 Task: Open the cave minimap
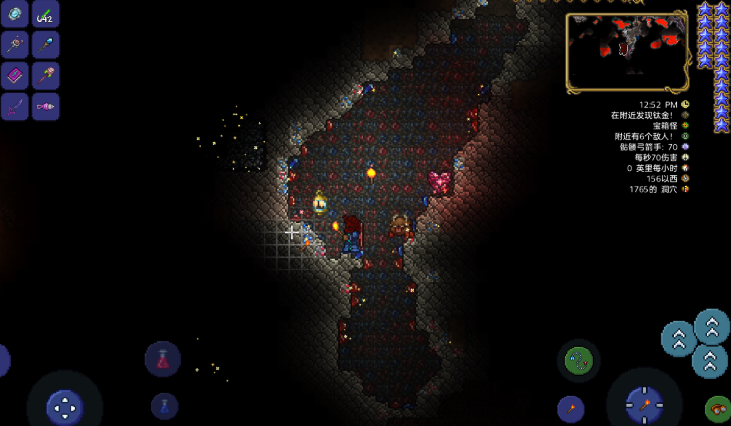click(x=627, y=52)
